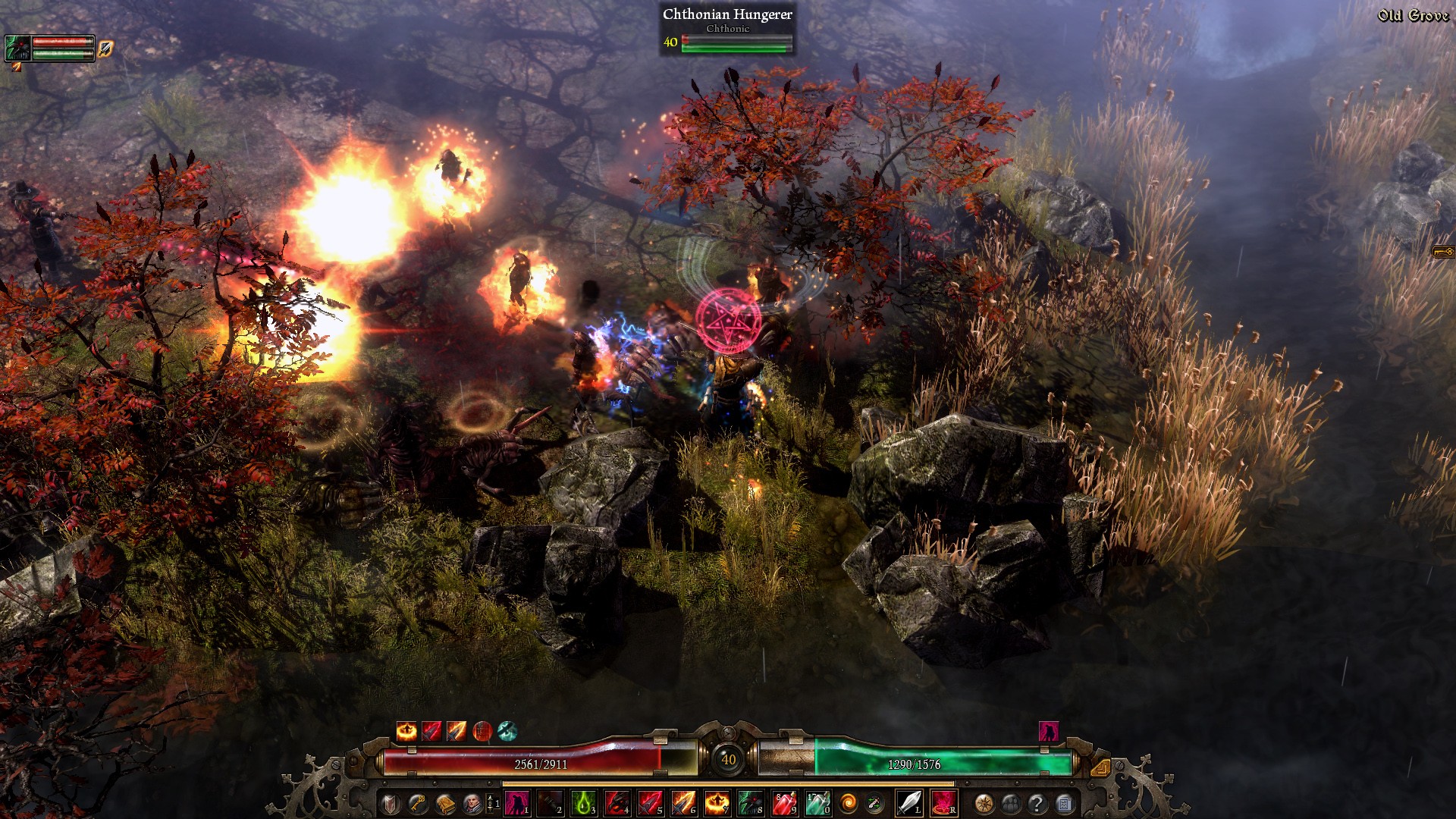Click the question mark help icon
The image size is (1456, 819).
[x=1037, y=803]
